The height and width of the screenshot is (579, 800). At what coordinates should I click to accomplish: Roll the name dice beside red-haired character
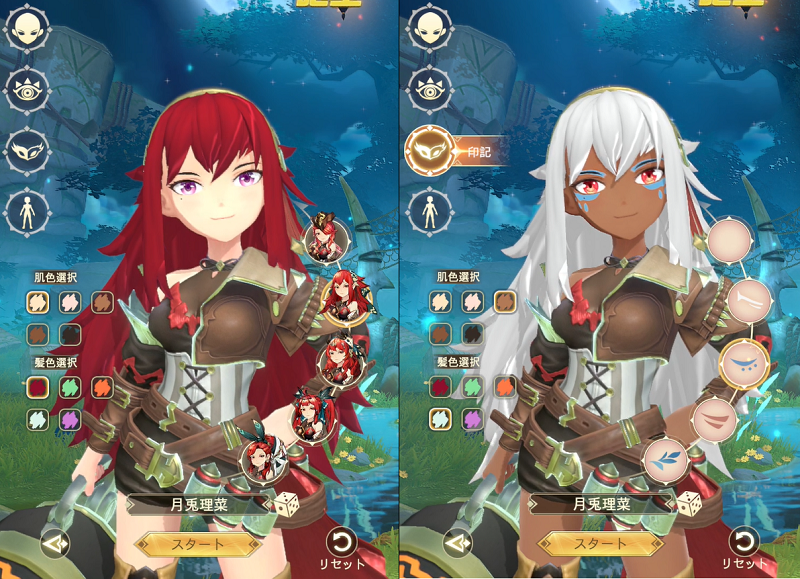coord(287,504)
